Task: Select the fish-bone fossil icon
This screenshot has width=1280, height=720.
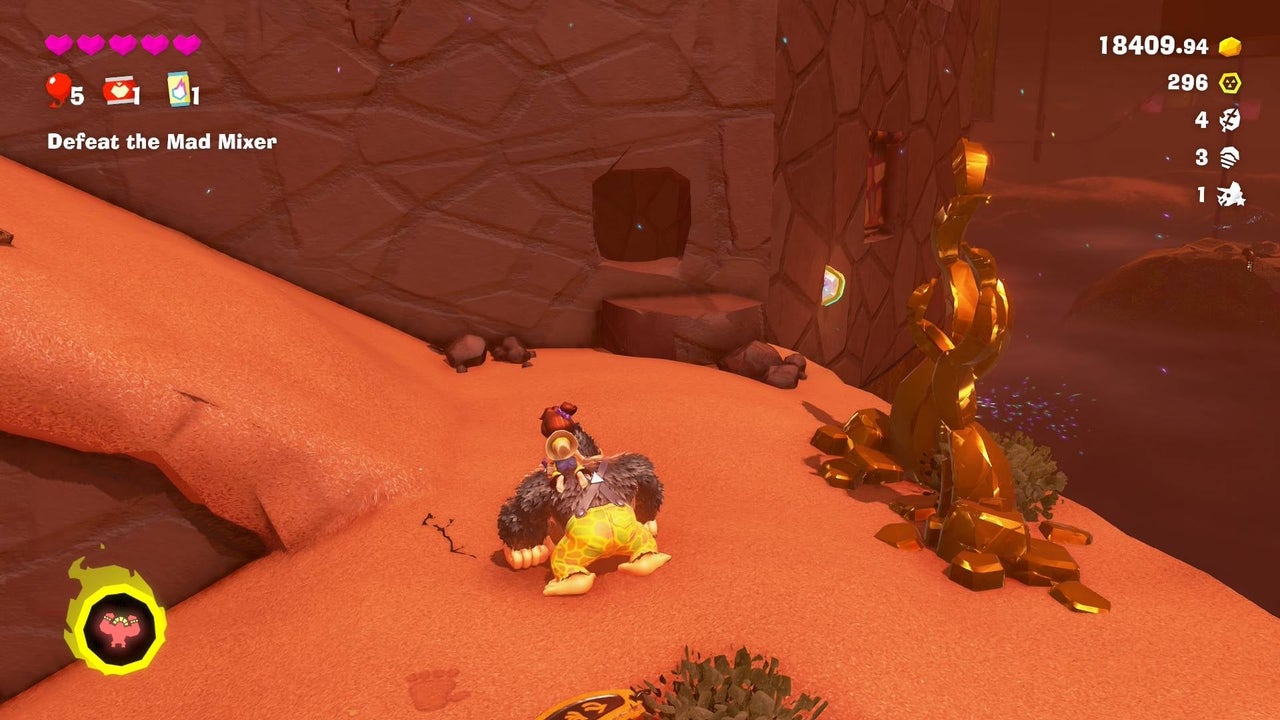Action: (1229, 120)
